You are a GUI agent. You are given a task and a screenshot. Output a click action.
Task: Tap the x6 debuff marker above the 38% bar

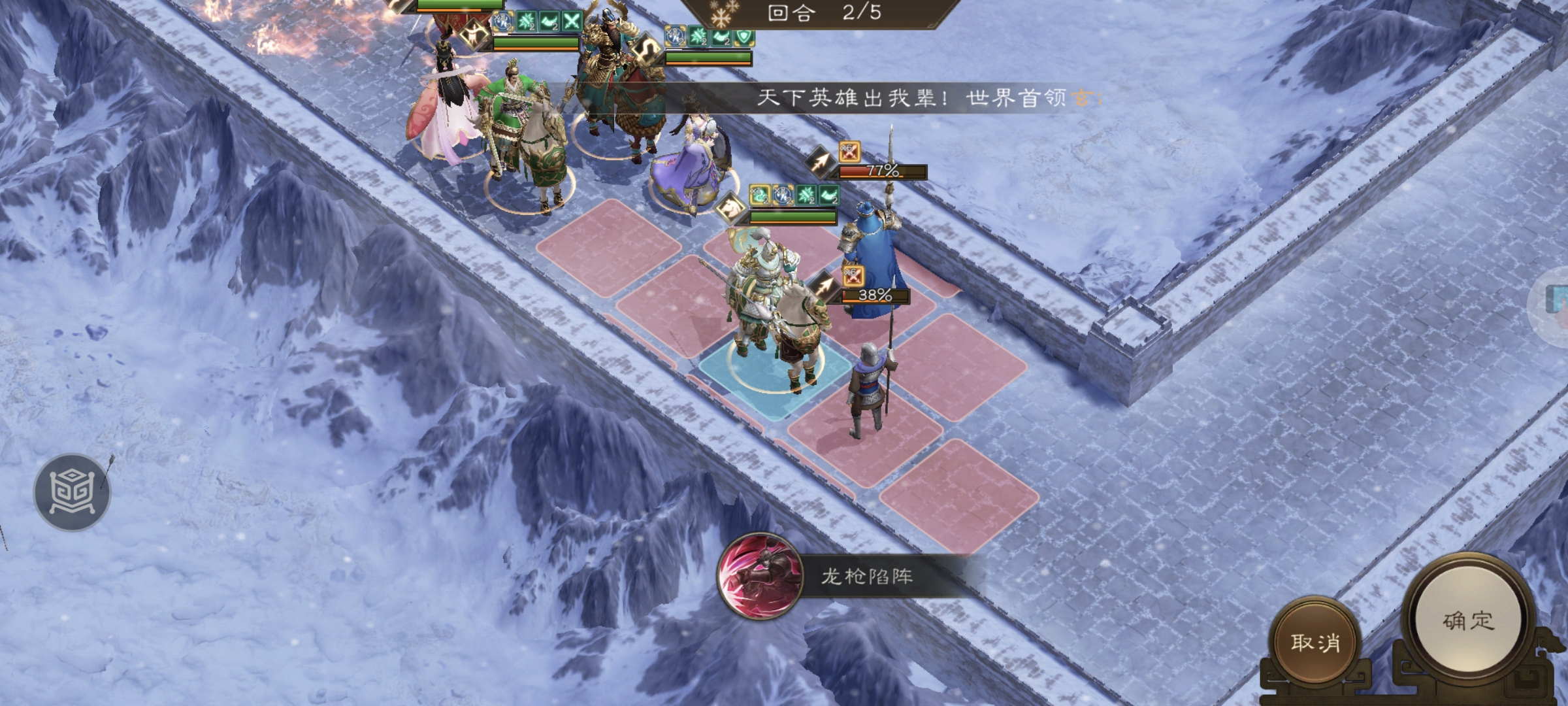point(853,276)
